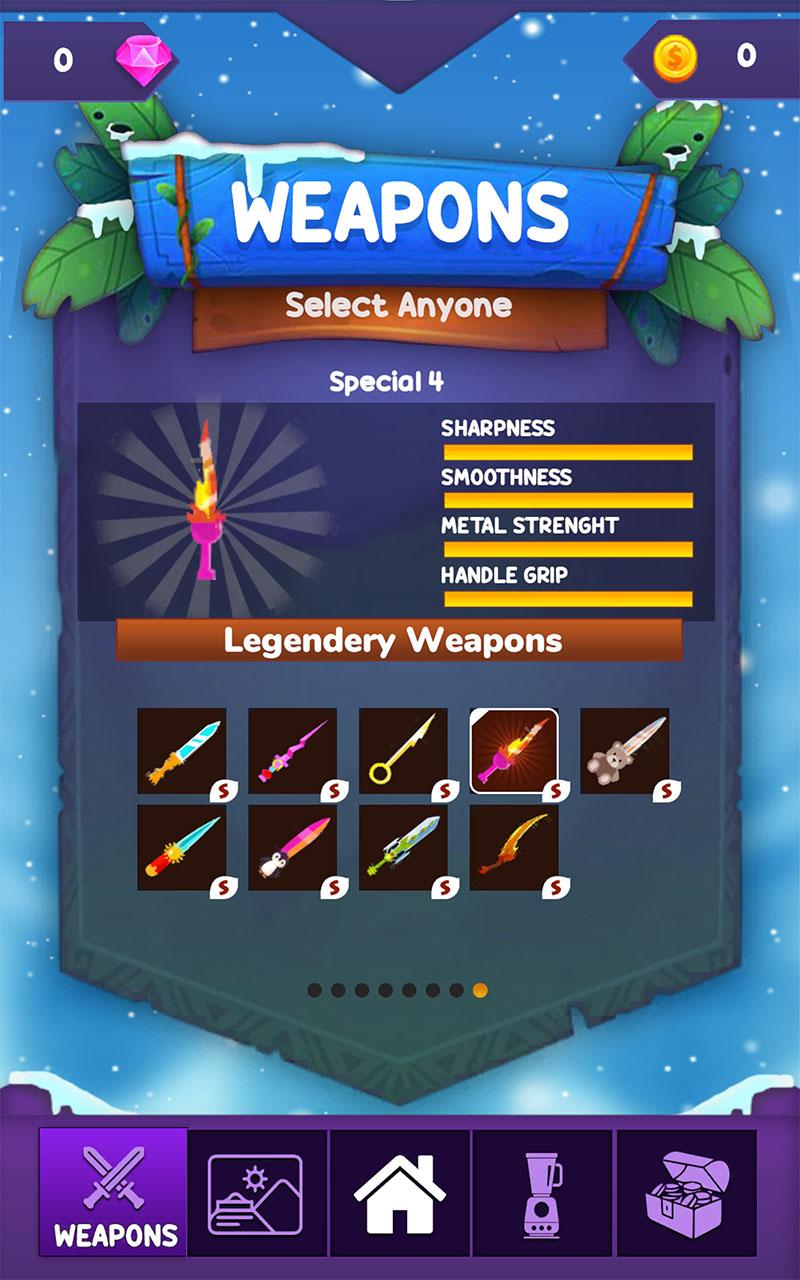This screenshot has width=800, height=1280.
Task: Select the striped blue blade with orange handle
Action: (181, 751)
